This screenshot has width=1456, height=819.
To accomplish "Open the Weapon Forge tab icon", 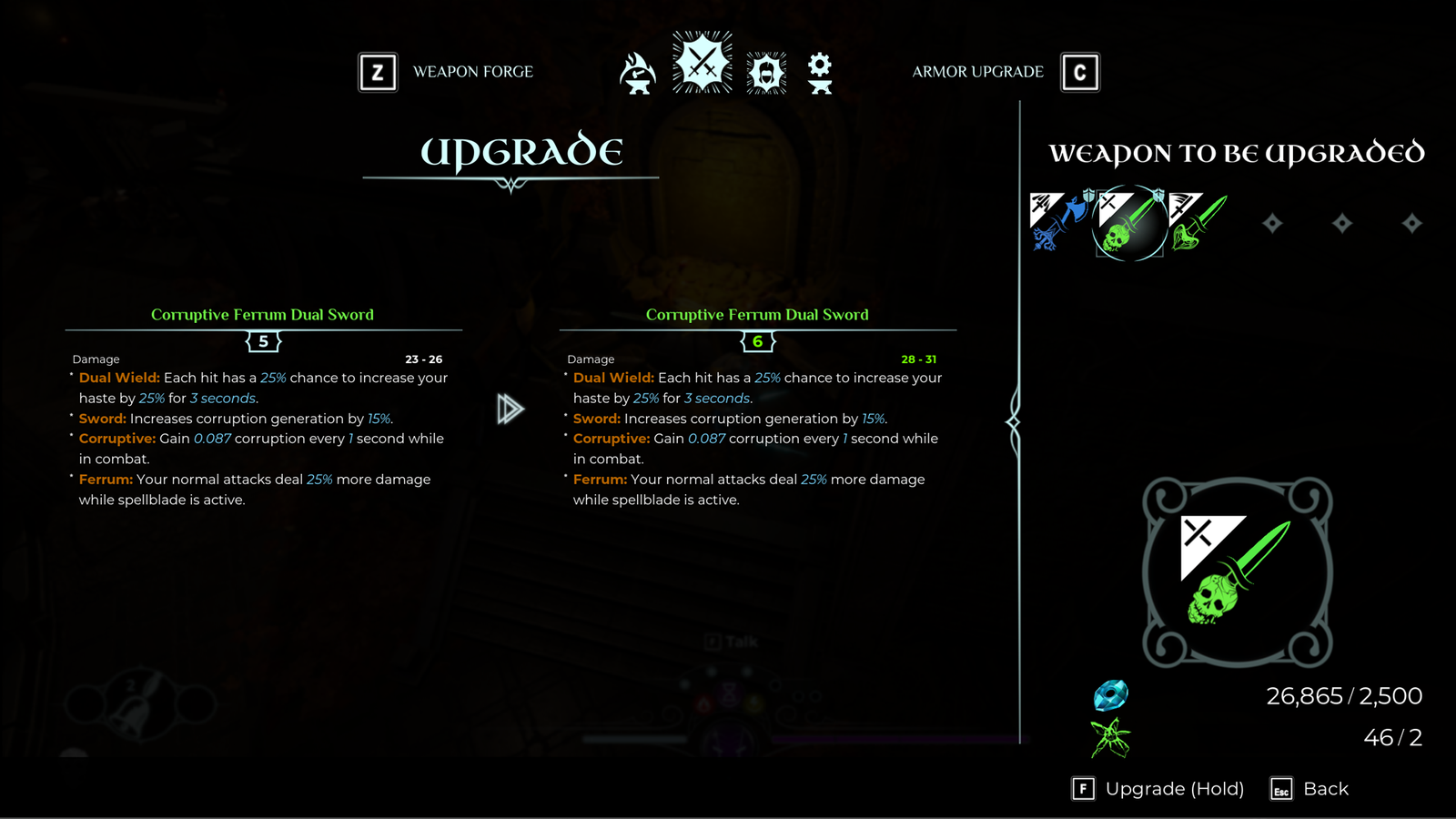I will tap(637, 74).
